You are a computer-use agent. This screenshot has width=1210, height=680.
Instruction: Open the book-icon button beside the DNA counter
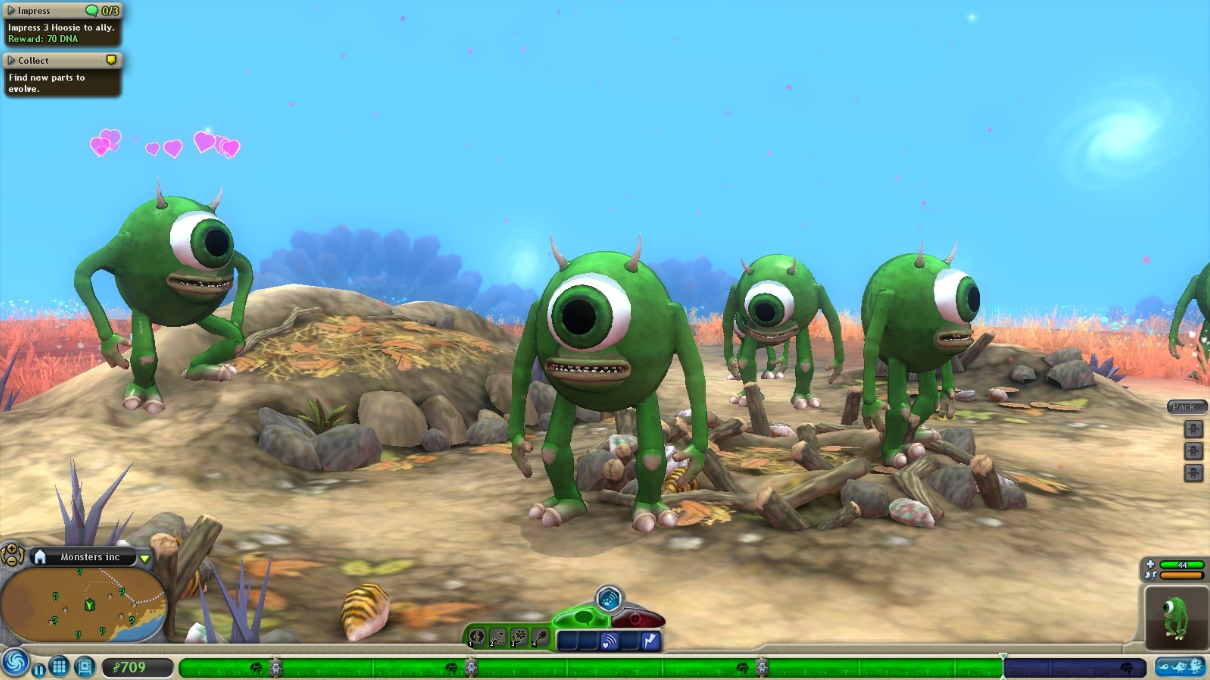tap(84, 666)
